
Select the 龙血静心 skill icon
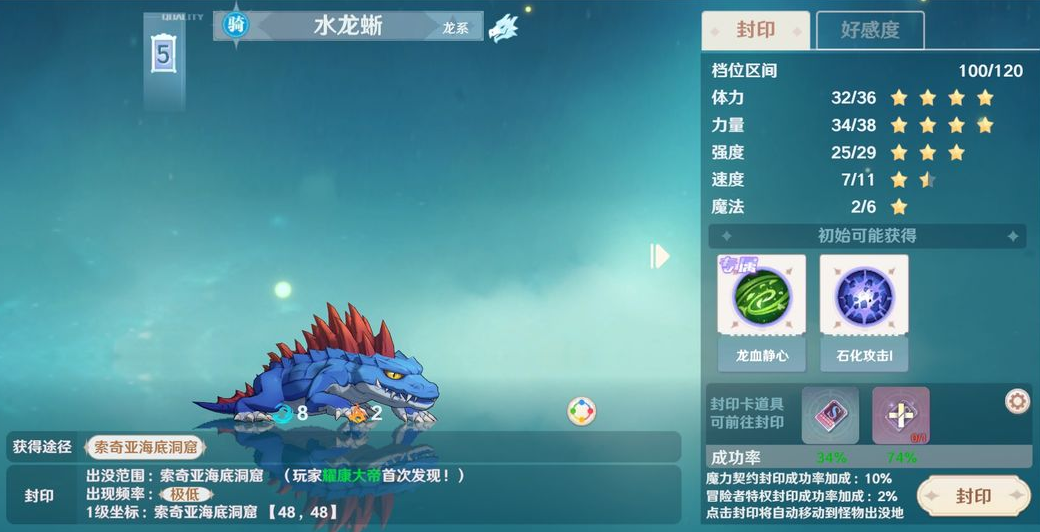click(x=762, y=299)
